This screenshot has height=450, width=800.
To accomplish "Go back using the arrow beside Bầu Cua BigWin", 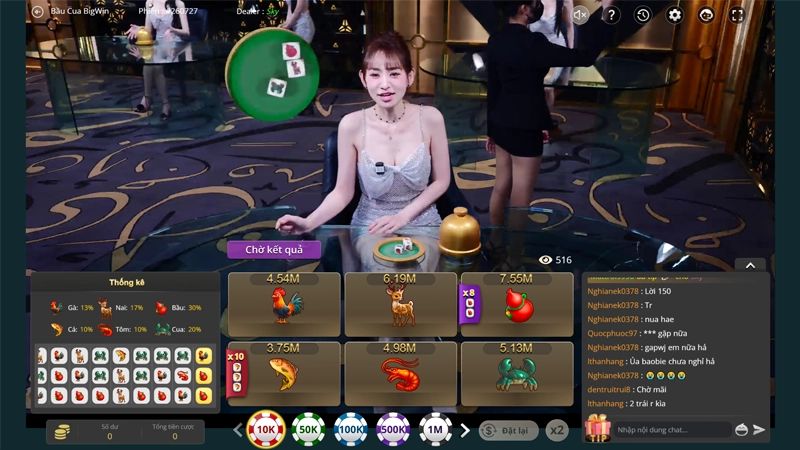I will [x=38, y=12].
